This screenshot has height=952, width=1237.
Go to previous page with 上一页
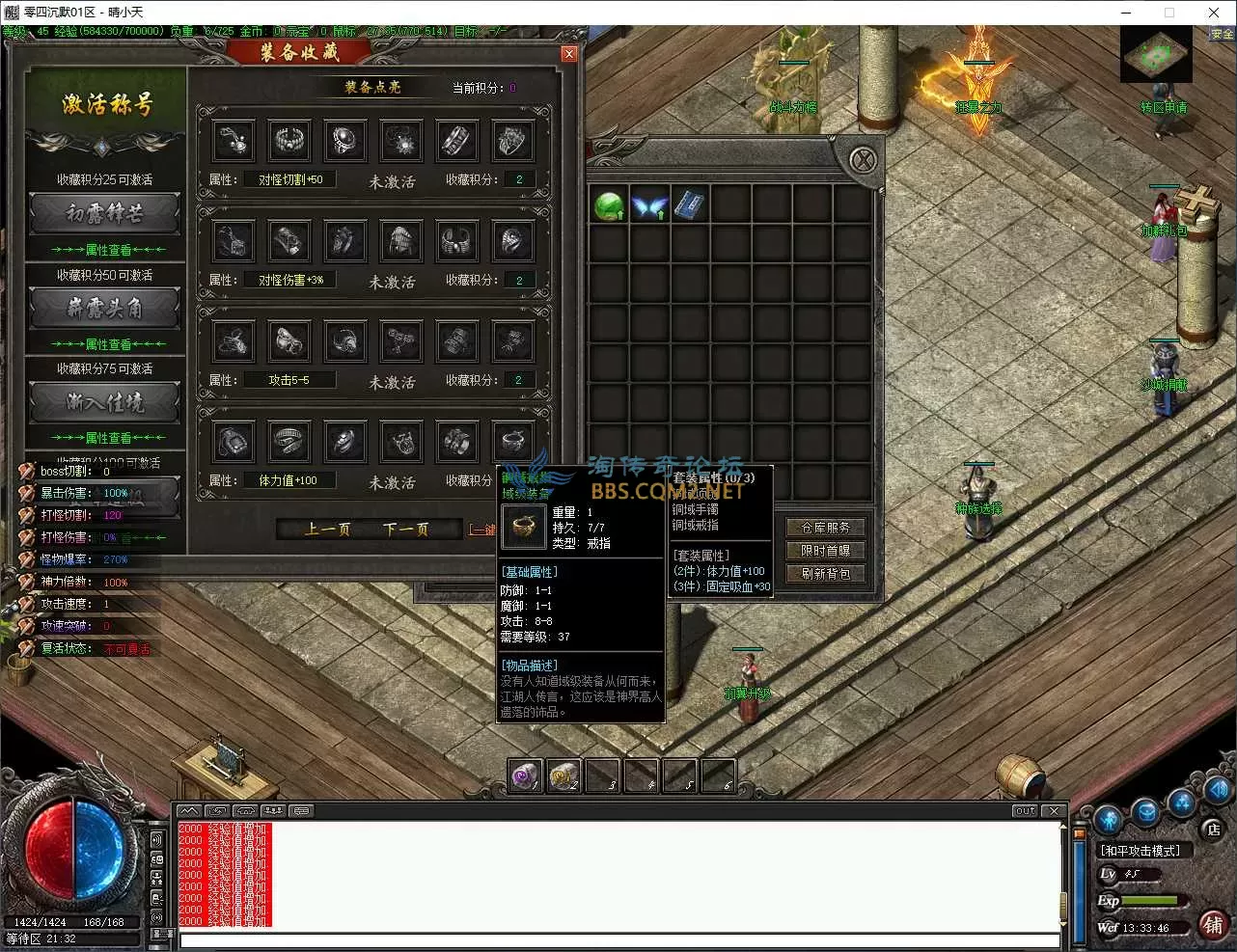pos(327,529)
